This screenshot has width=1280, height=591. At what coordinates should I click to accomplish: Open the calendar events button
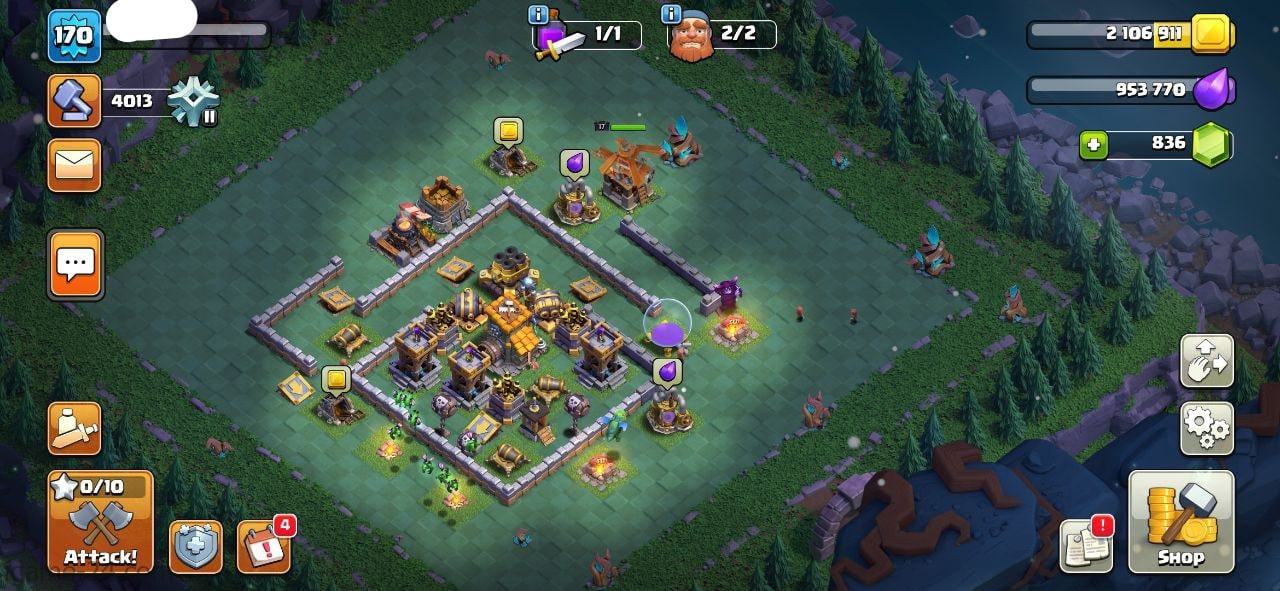pyautogui.click(x=264, y=547)
